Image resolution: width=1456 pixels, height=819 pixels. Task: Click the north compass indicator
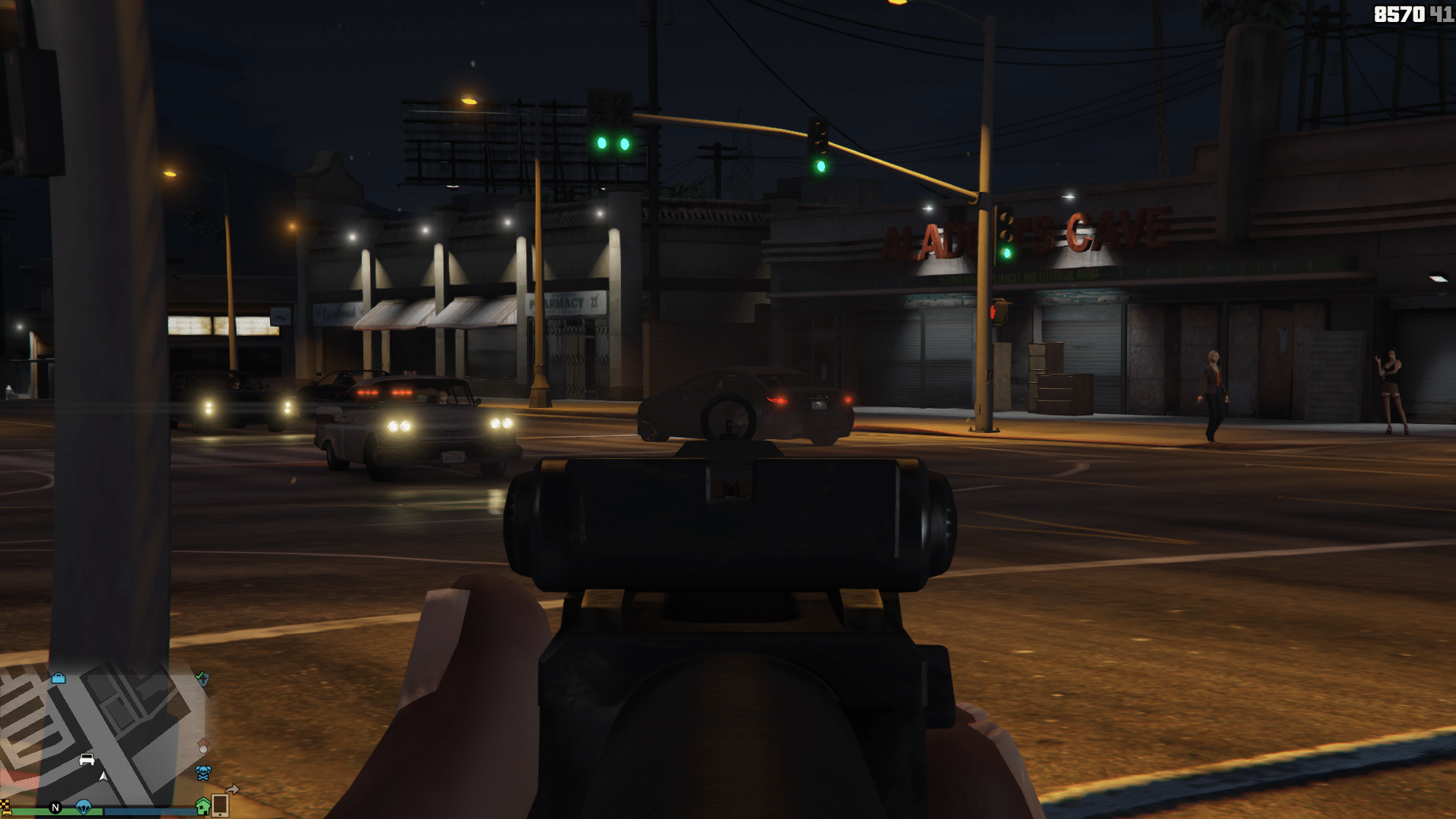55,808
